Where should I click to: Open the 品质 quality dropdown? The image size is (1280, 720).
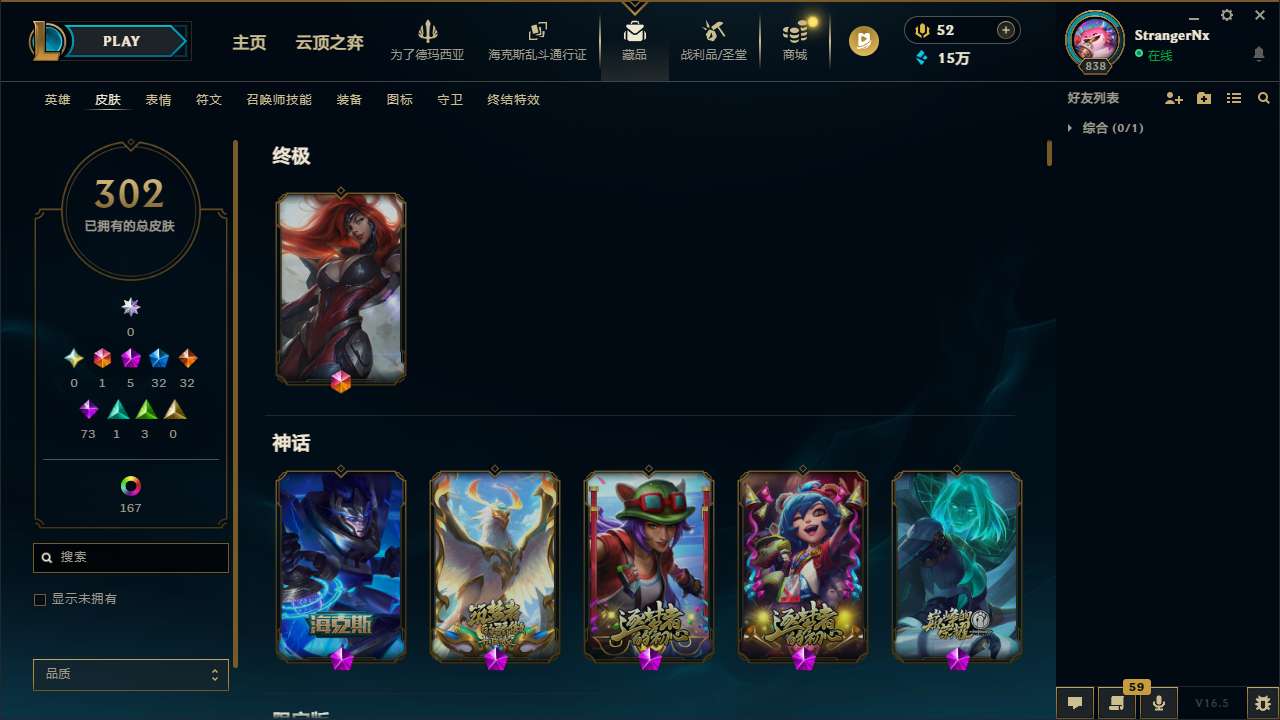tap(130, 674)
